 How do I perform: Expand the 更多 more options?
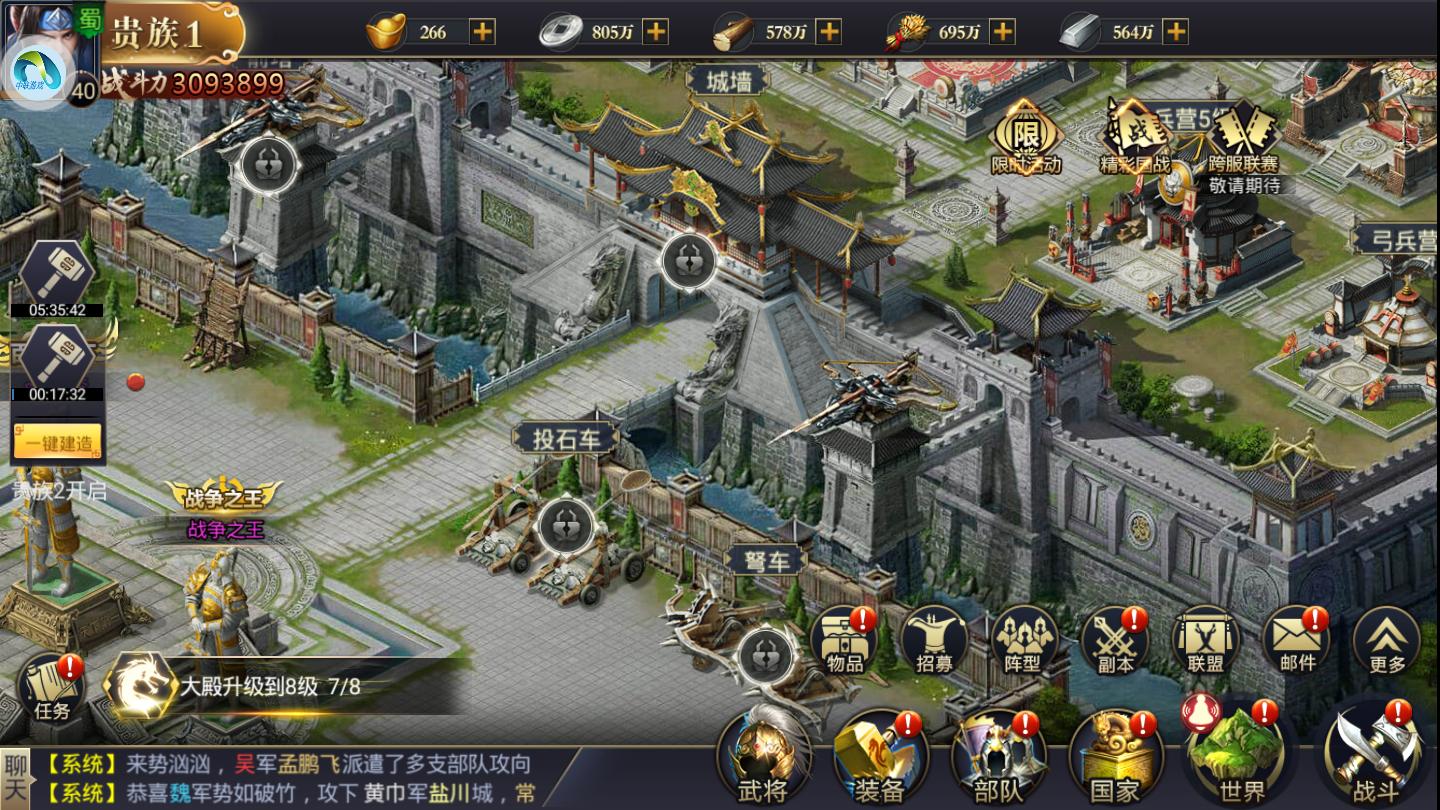(1386, 640)
